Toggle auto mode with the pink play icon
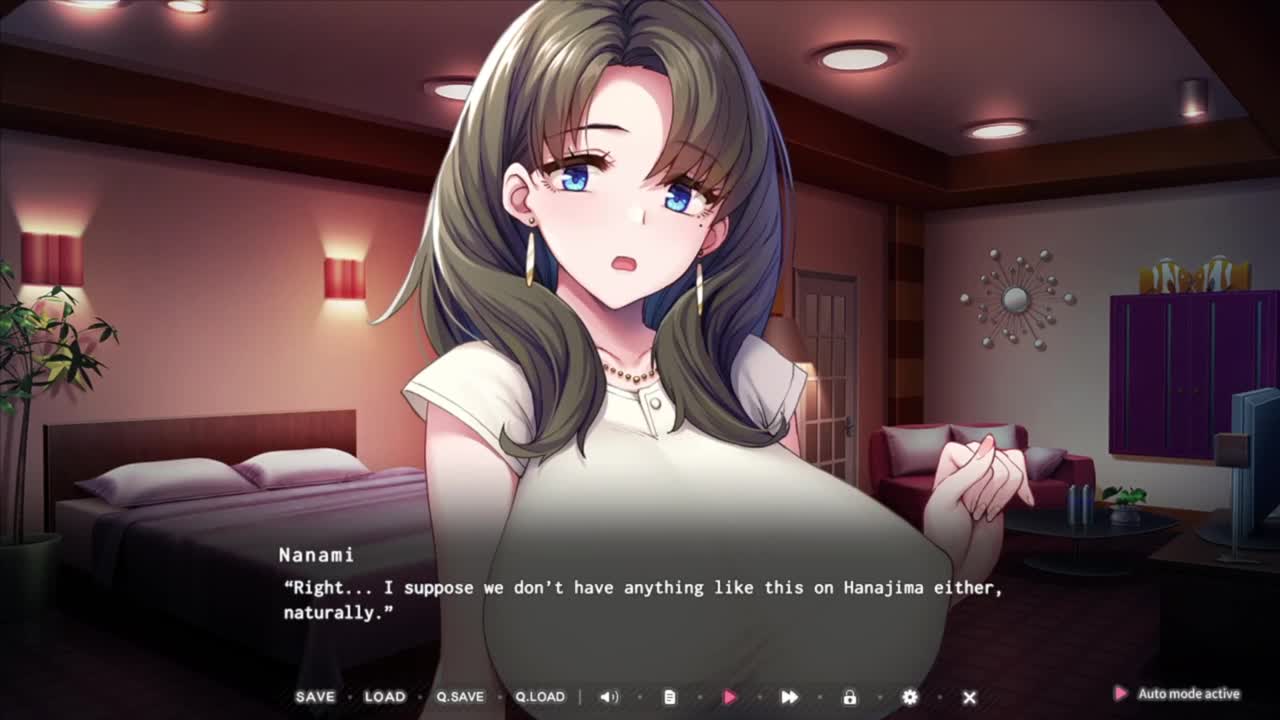Image resolution: width=1280 pixels, height=720 pixels. 730,697
